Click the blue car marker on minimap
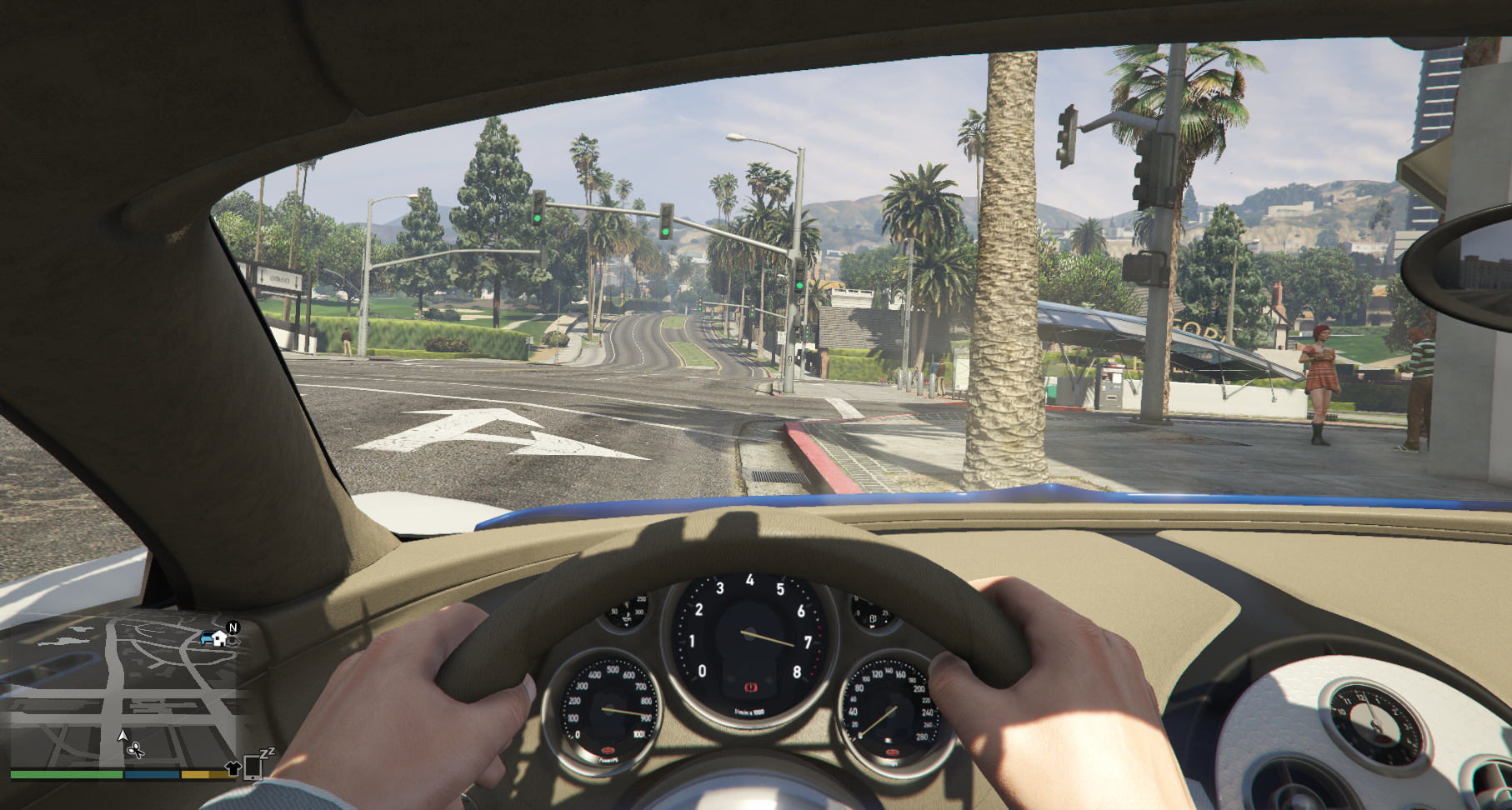Screen dimensions: 1512x810 tap(207, 638)
